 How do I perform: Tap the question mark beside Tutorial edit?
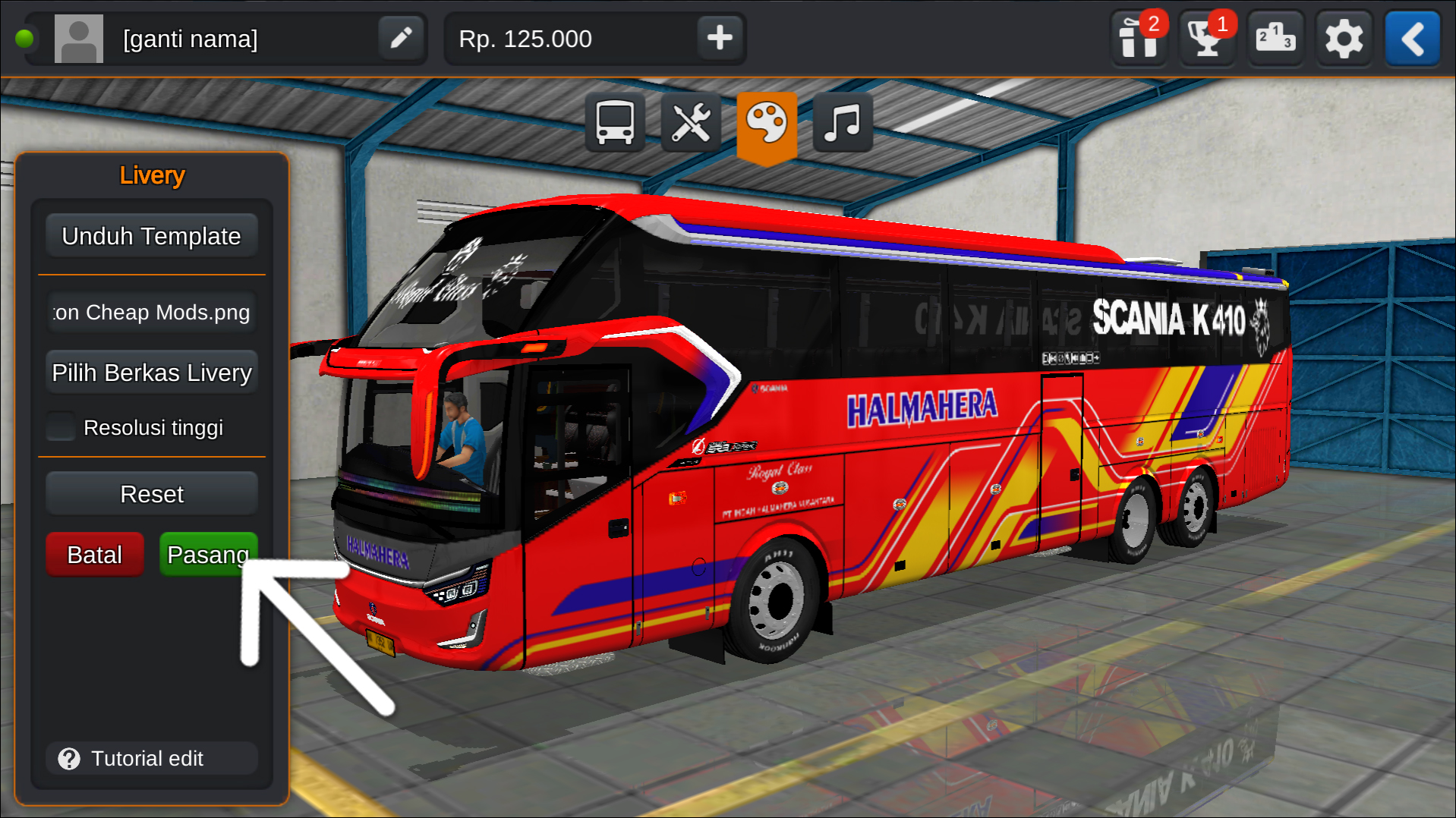pos(69,758)
